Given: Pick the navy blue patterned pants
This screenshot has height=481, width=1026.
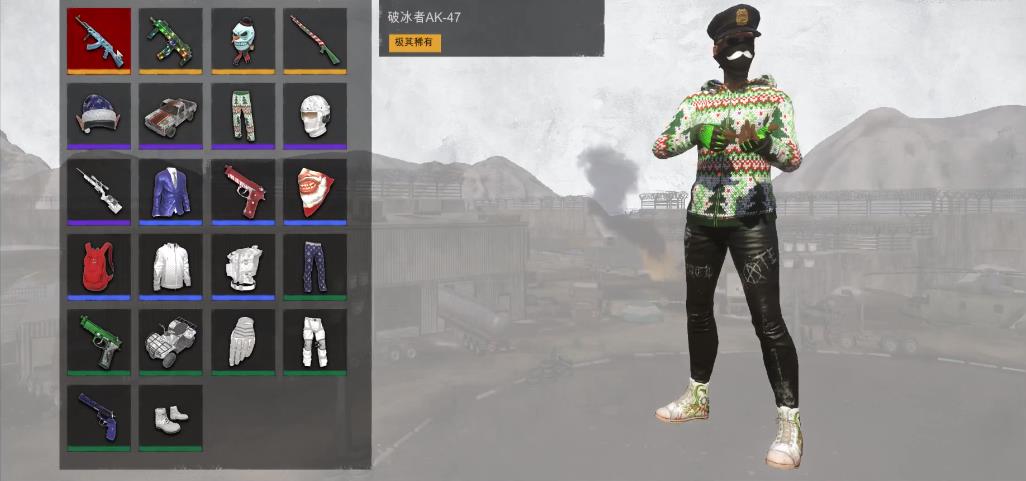Looking at the screenshot, I should pyautogui.click(x=315, y=265).
